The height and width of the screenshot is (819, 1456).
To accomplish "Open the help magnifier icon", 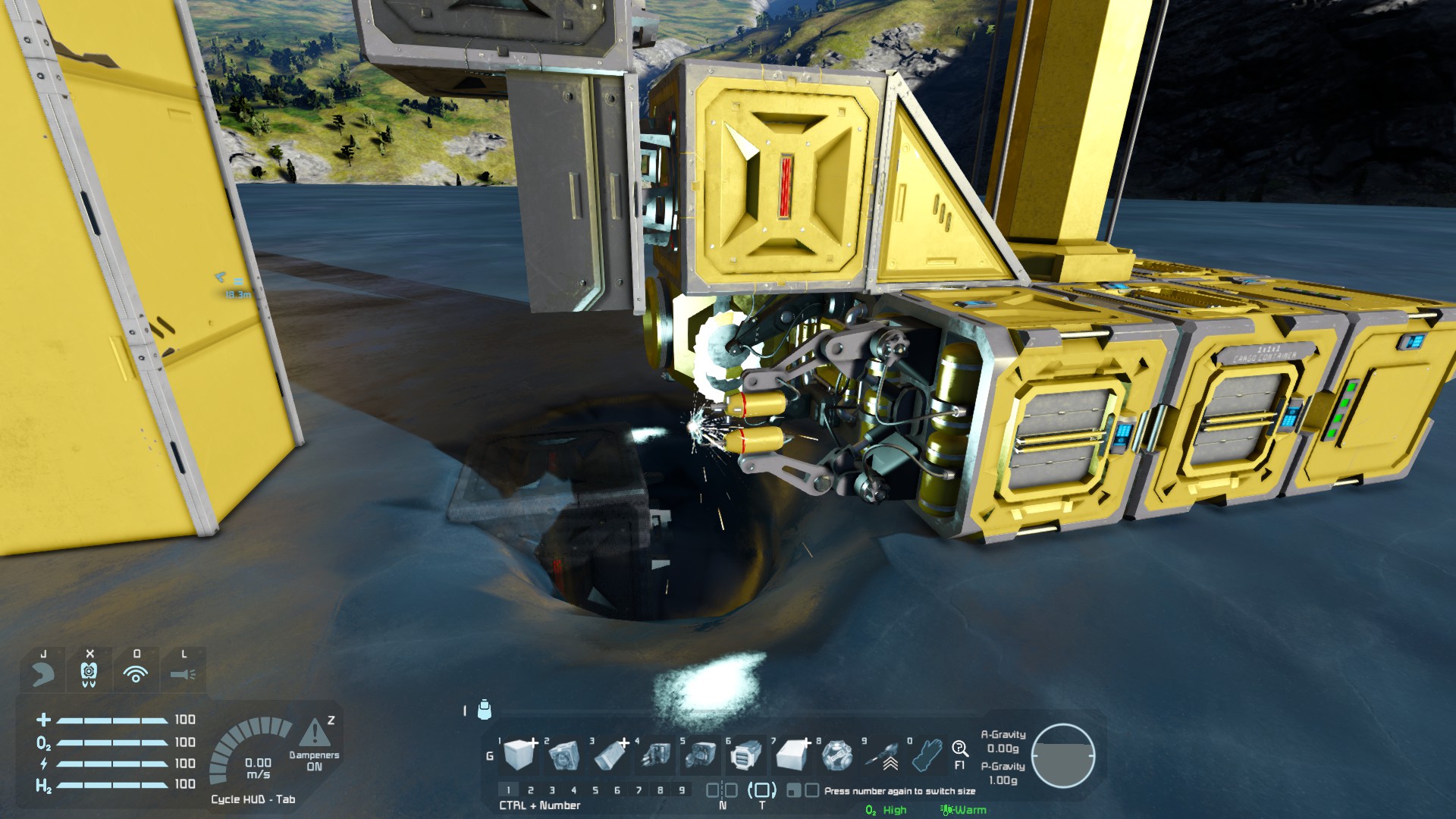I will point(960,749).
